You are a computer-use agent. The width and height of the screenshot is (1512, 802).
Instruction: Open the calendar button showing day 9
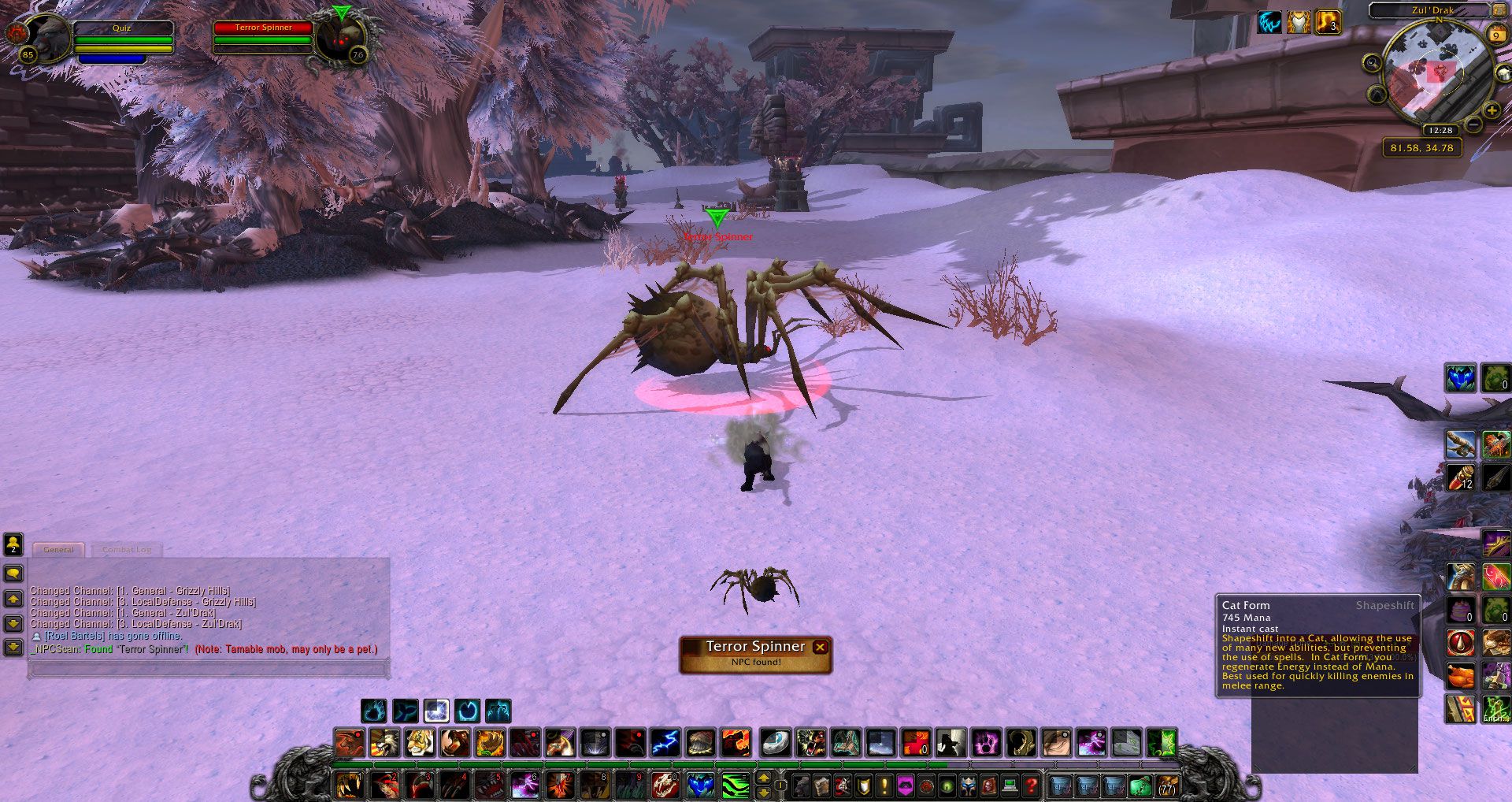tap(1495, 35)
